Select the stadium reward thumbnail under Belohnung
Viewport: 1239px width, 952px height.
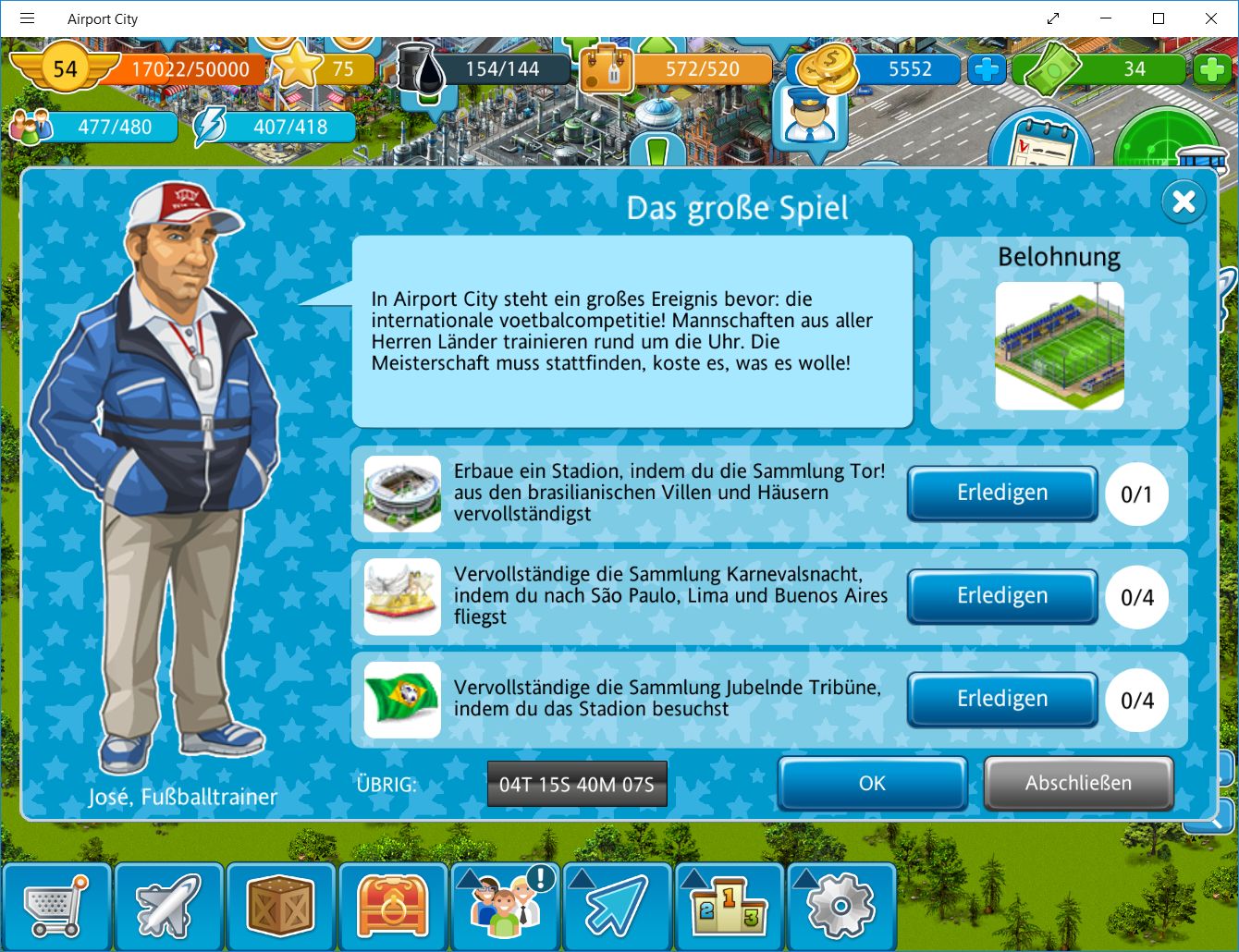pyautogui.click(x=1060, y=346)
